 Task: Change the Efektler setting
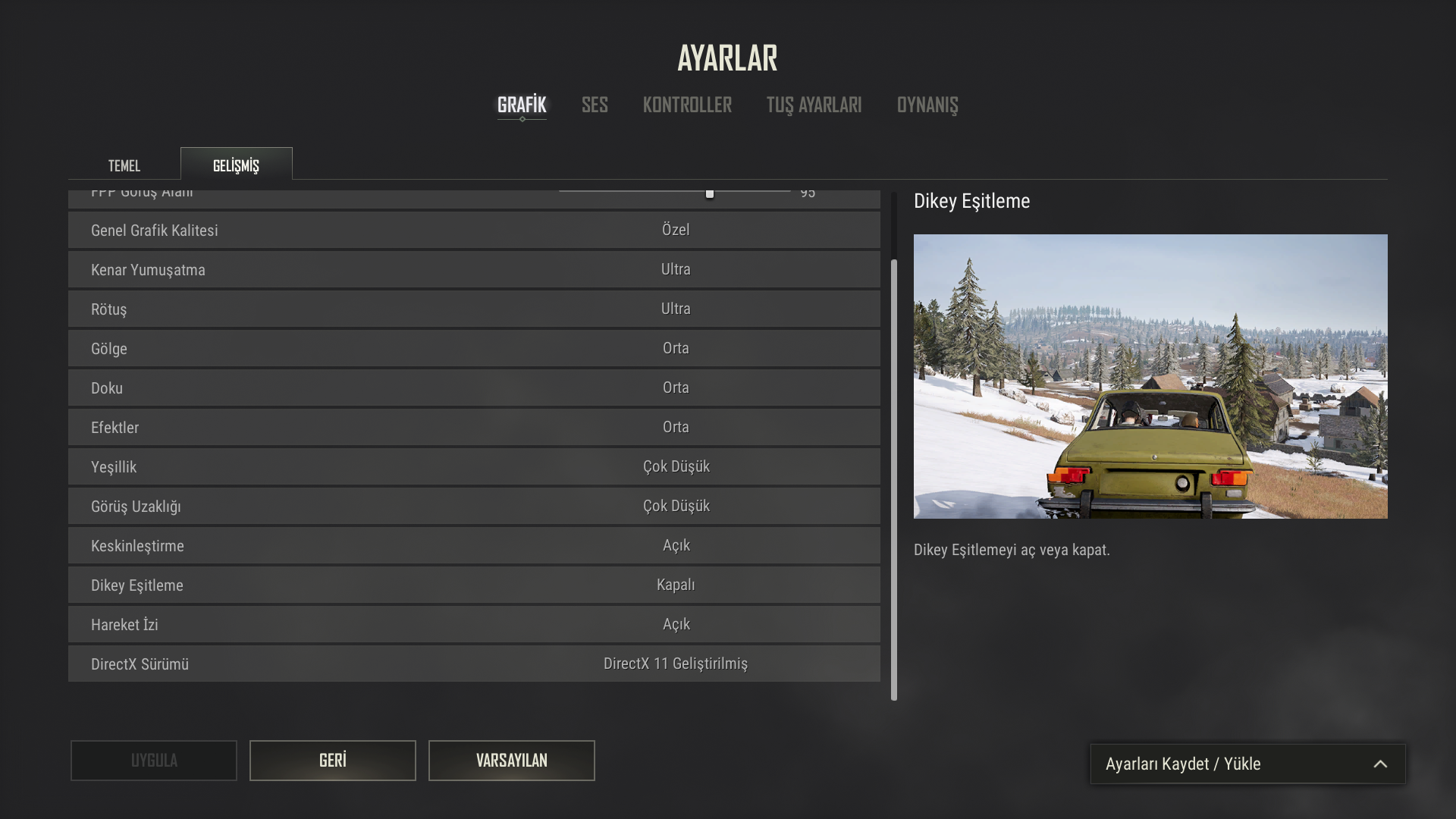coord(675,427)
